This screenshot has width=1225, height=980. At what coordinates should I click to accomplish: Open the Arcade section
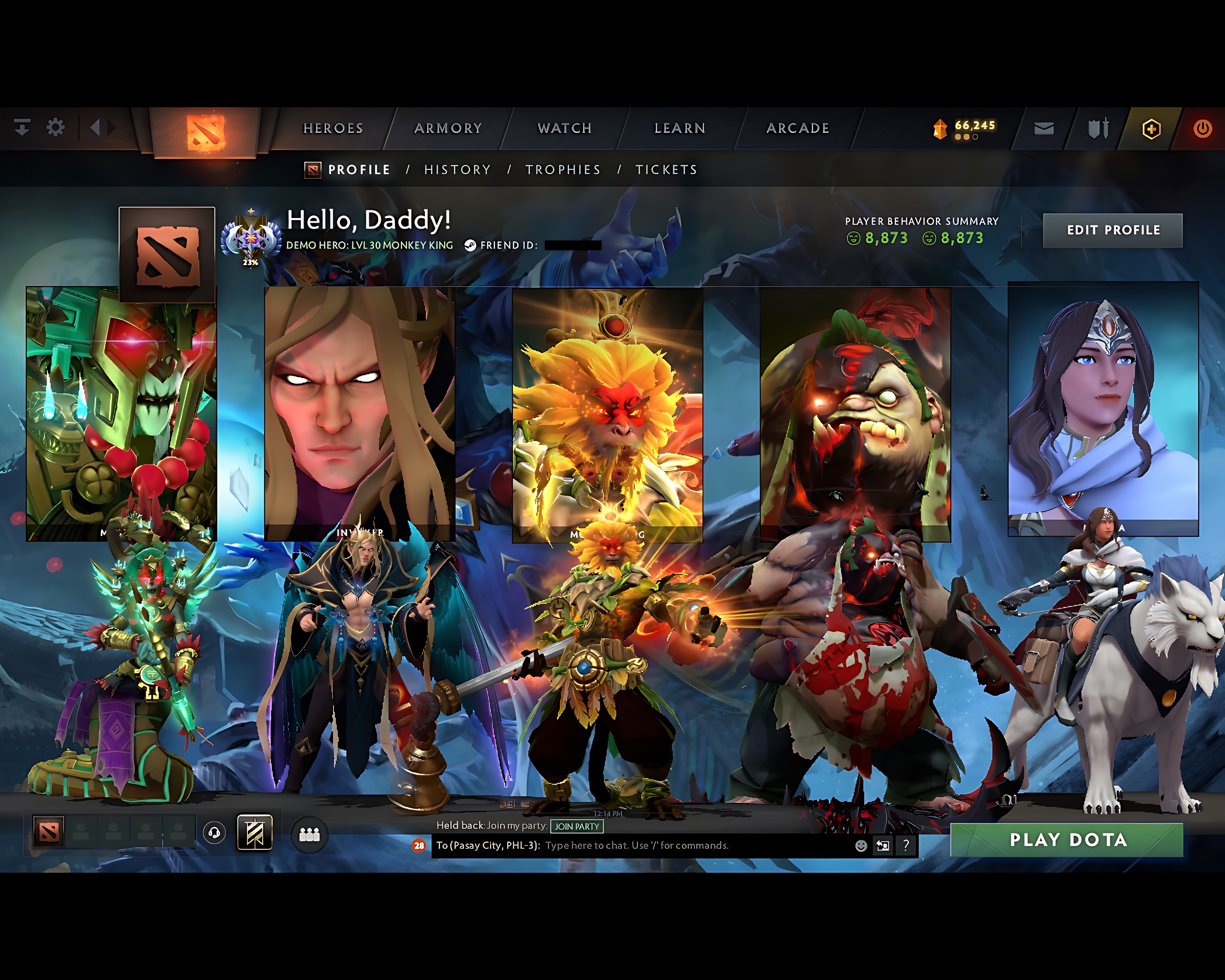pyautogui.click(x=798, y=128)
